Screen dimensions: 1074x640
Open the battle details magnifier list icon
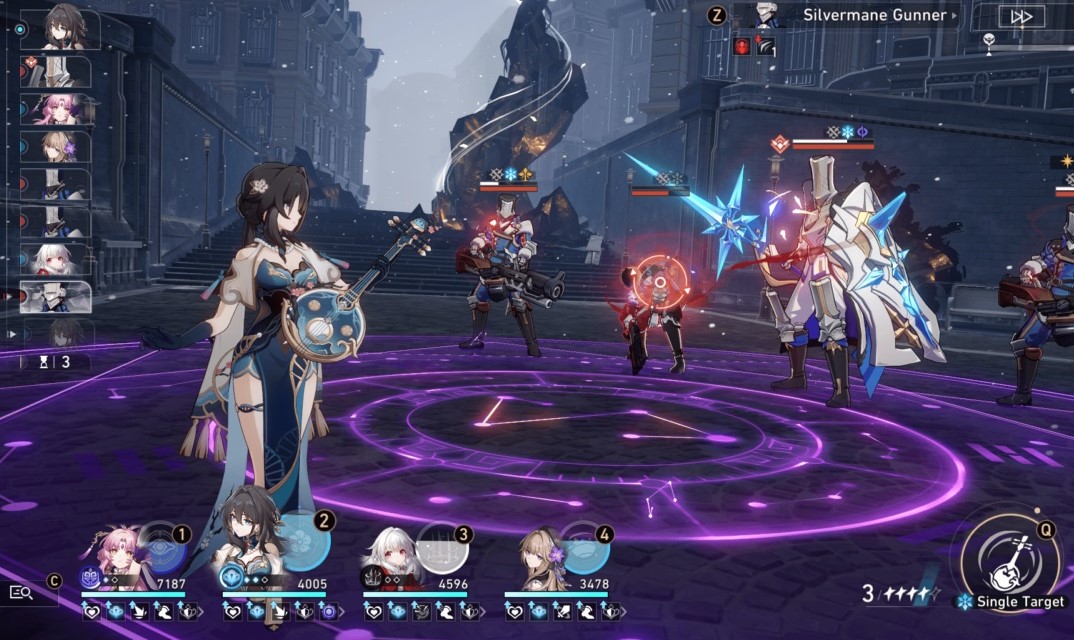pyautogui.click(x=21, y=592)
